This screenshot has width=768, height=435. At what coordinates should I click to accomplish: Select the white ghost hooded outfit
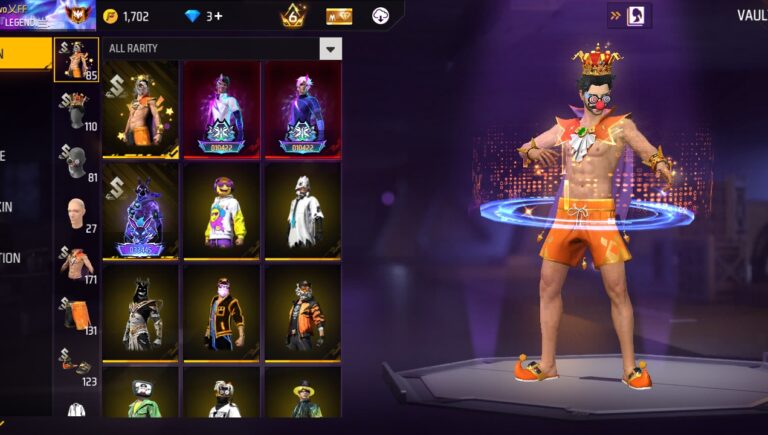pyautogui.click(x=303, y=212)
